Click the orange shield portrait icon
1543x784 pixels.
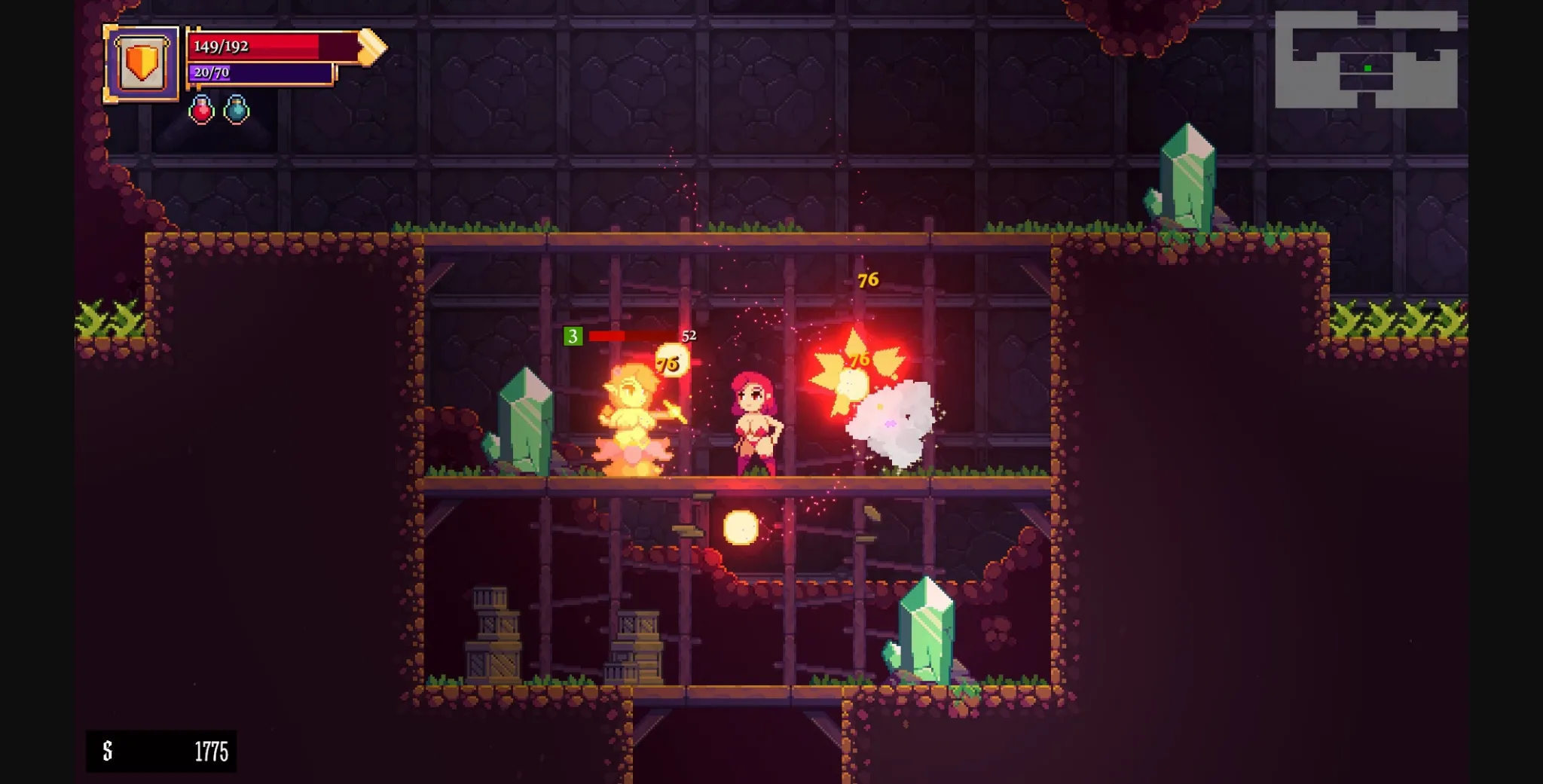coord(142,63)
